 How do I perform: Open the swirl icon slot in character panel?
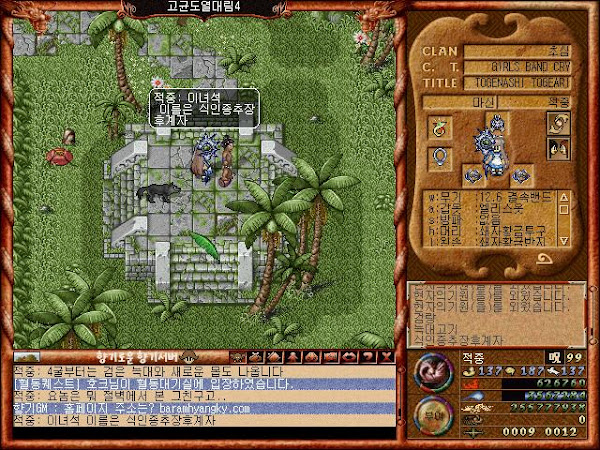coord(557,123)
